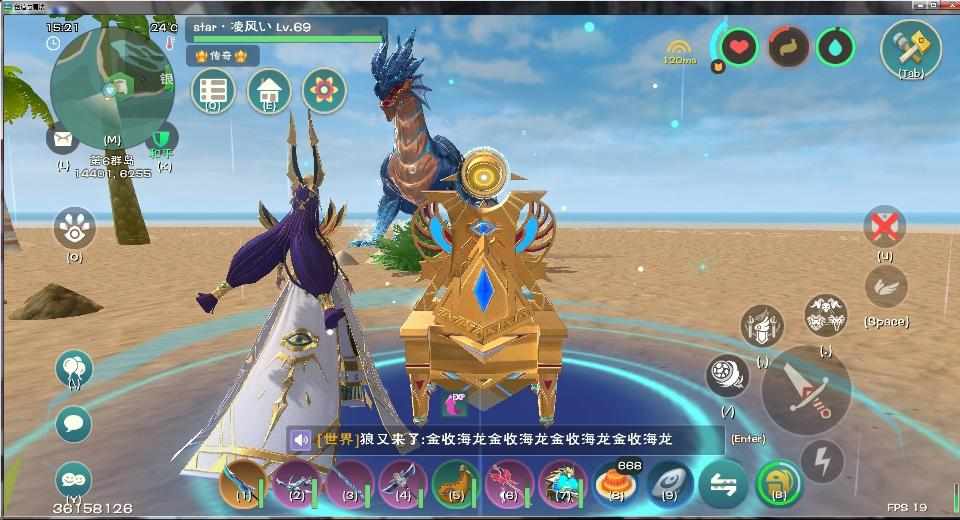Select the scorpion item in slot 5
960x520 pixels.
click(x=455, y=482)
